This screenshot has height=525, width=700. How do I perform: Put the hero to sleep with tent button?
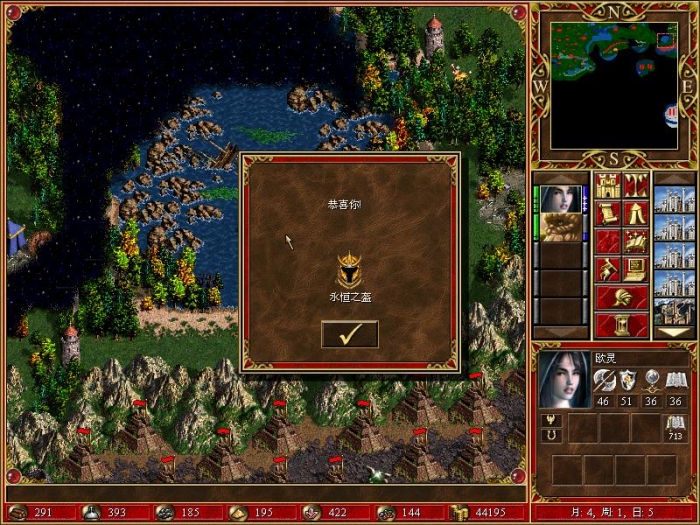pyautogui.click(x=636, y=213)
